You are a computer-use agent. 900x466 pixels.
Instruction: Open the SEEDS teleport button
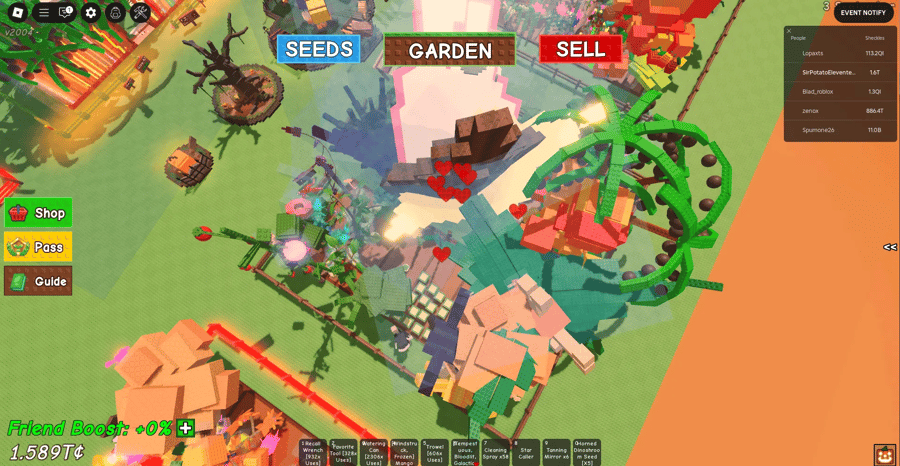click(319, 49)
